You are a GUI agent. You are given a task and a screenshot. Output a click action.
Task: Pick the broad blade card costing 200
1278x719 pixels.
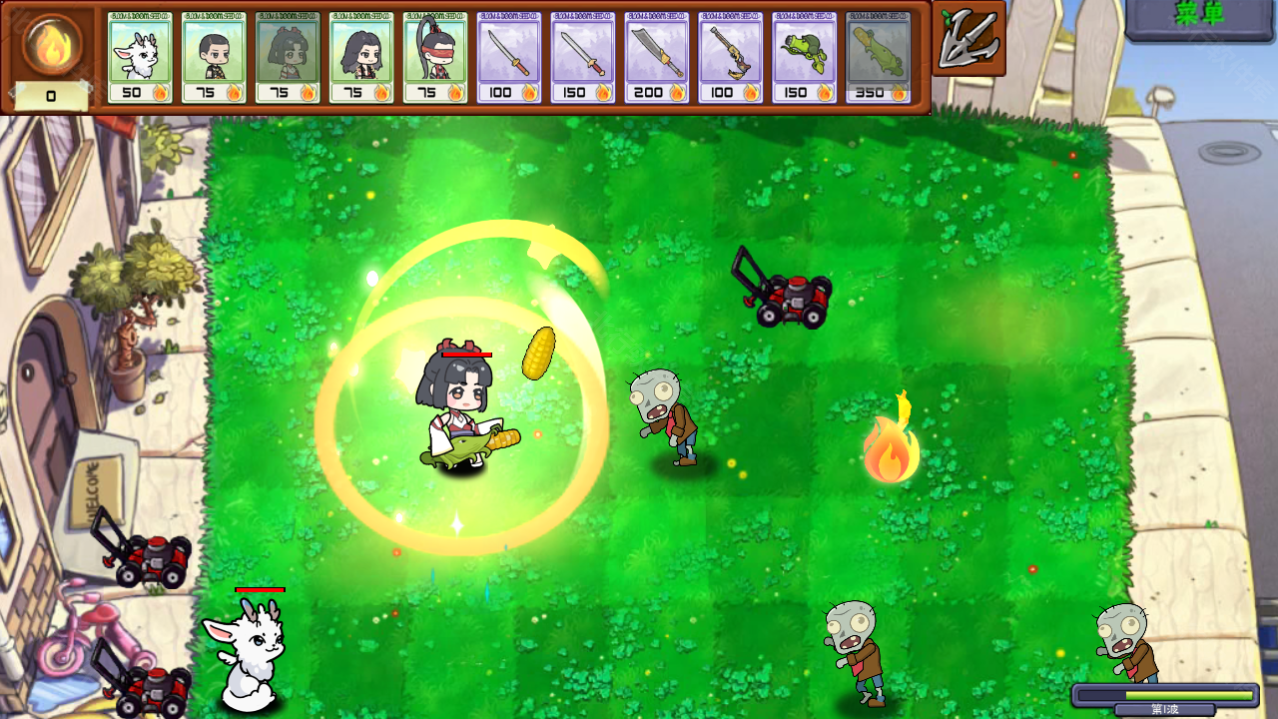click(x=657, y=58)
